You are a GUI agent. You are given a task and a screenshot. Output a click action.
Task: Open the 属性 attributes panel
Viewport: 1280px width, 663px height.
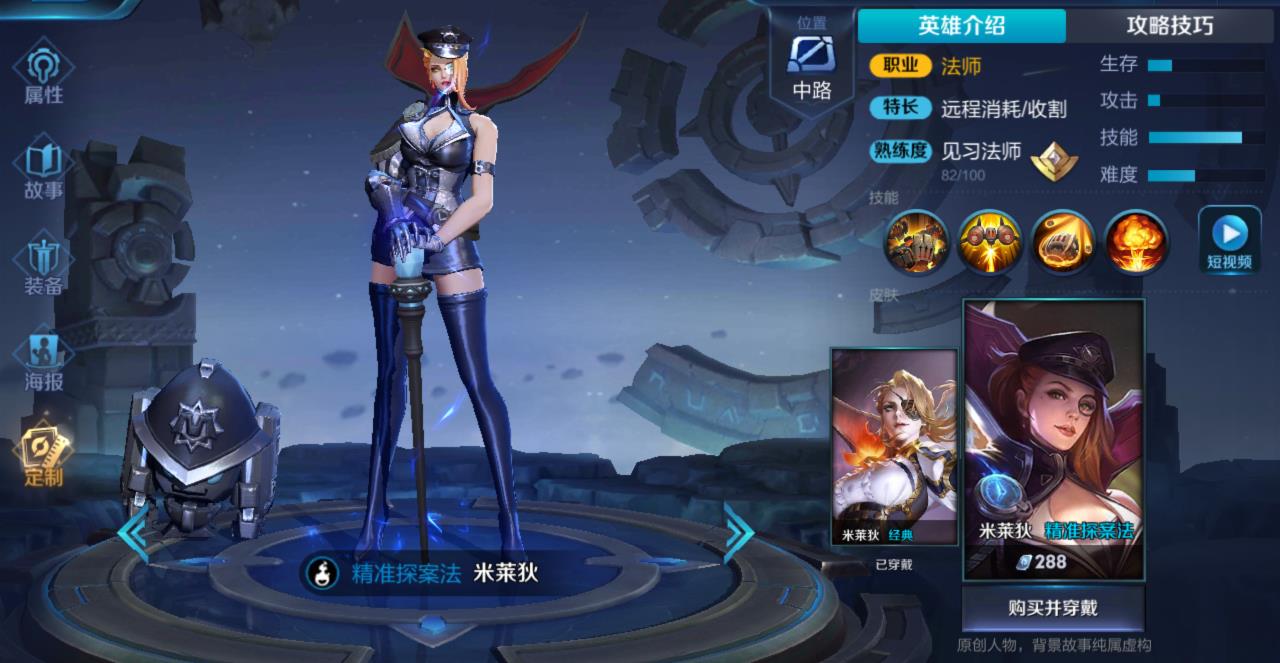[43, 75]
